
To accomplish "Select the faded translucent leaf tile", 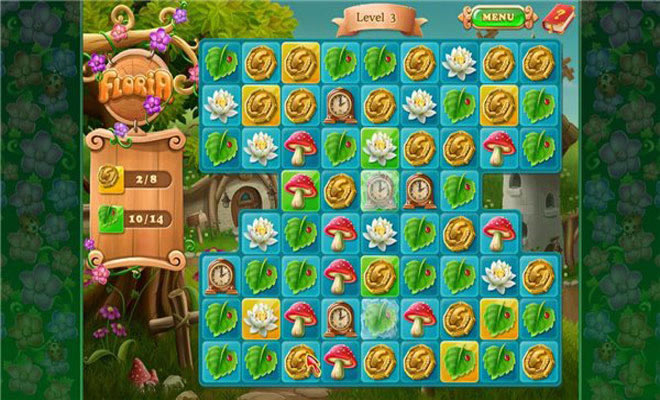I will click(x=379, y=317).
